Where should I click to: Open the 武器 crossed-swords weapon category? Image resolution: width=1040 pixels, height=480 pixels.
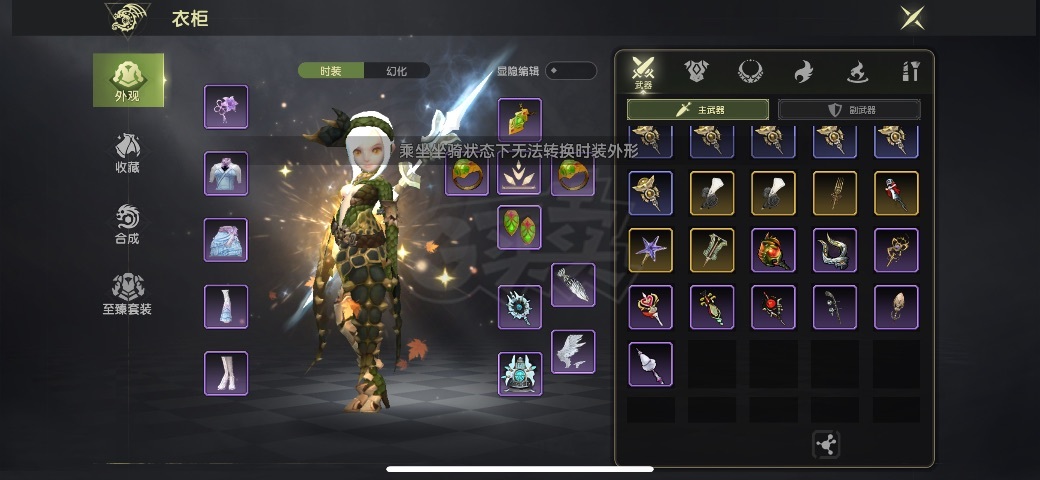point(643,73)
